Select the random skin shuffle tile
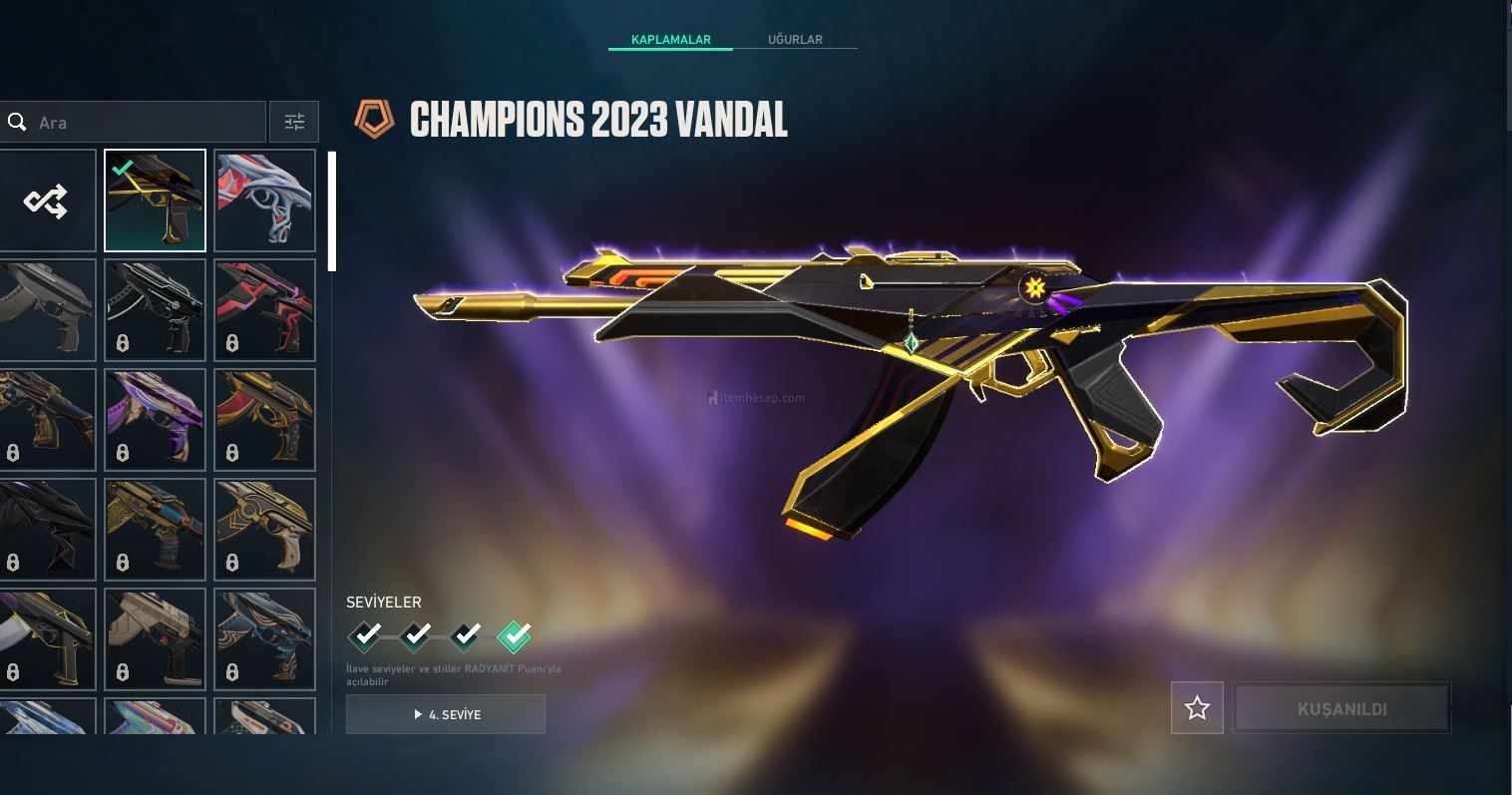The width and height of the screenshot is (1512, 795). (47, 200)
